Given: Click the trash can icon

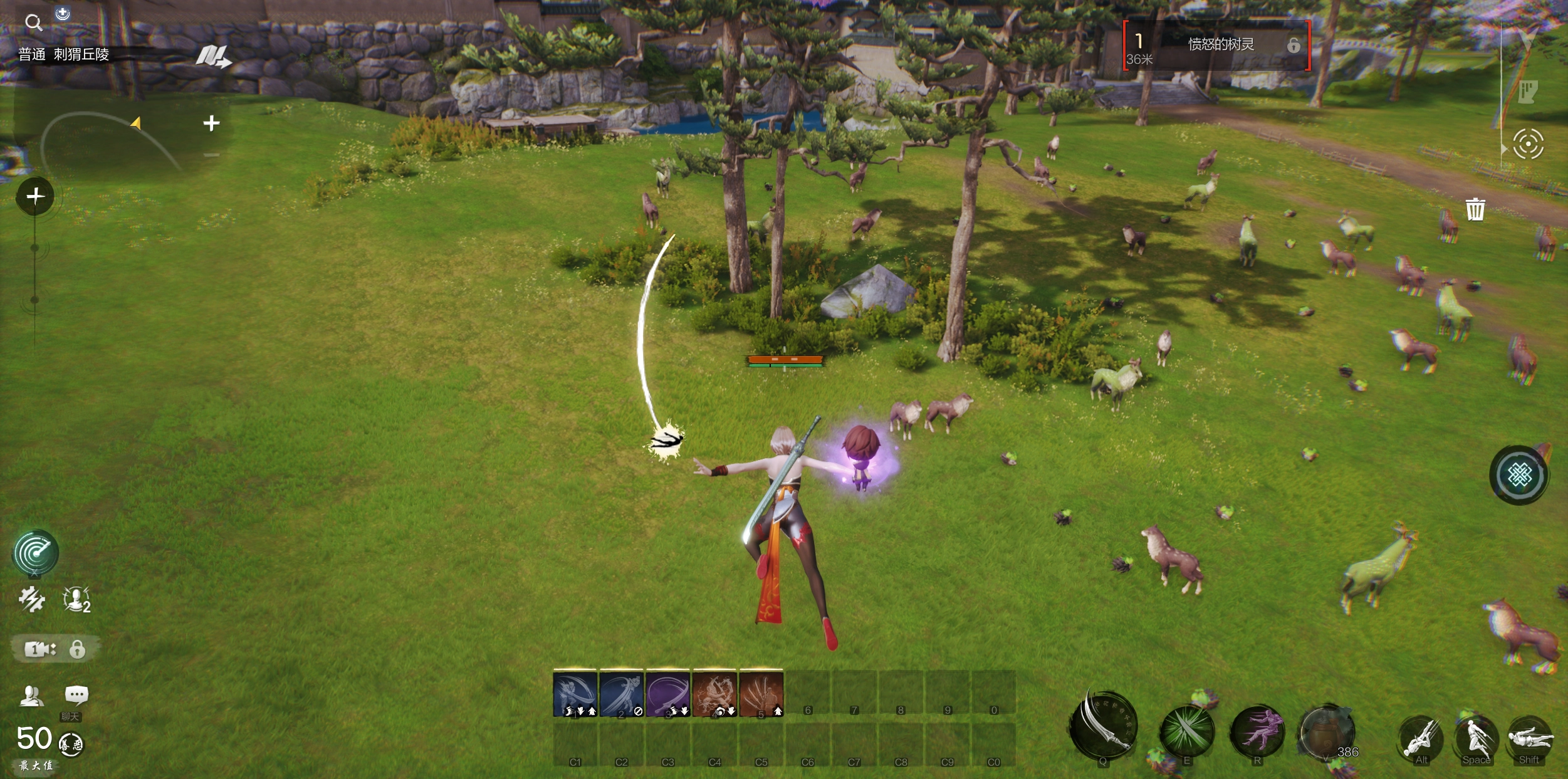Looking at the screenshot, I should (x=1475, y=209).
